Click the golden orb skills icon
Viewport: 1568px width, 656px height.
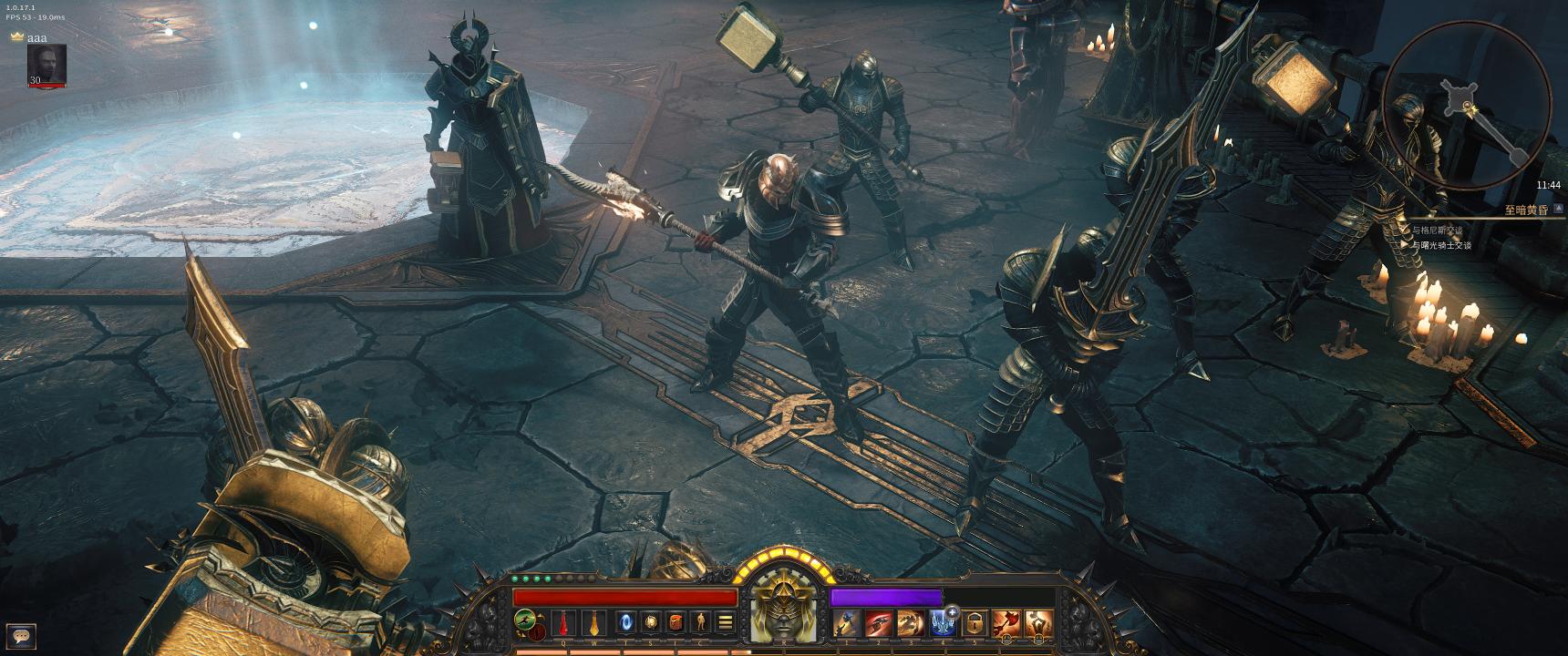click(651, 622)
